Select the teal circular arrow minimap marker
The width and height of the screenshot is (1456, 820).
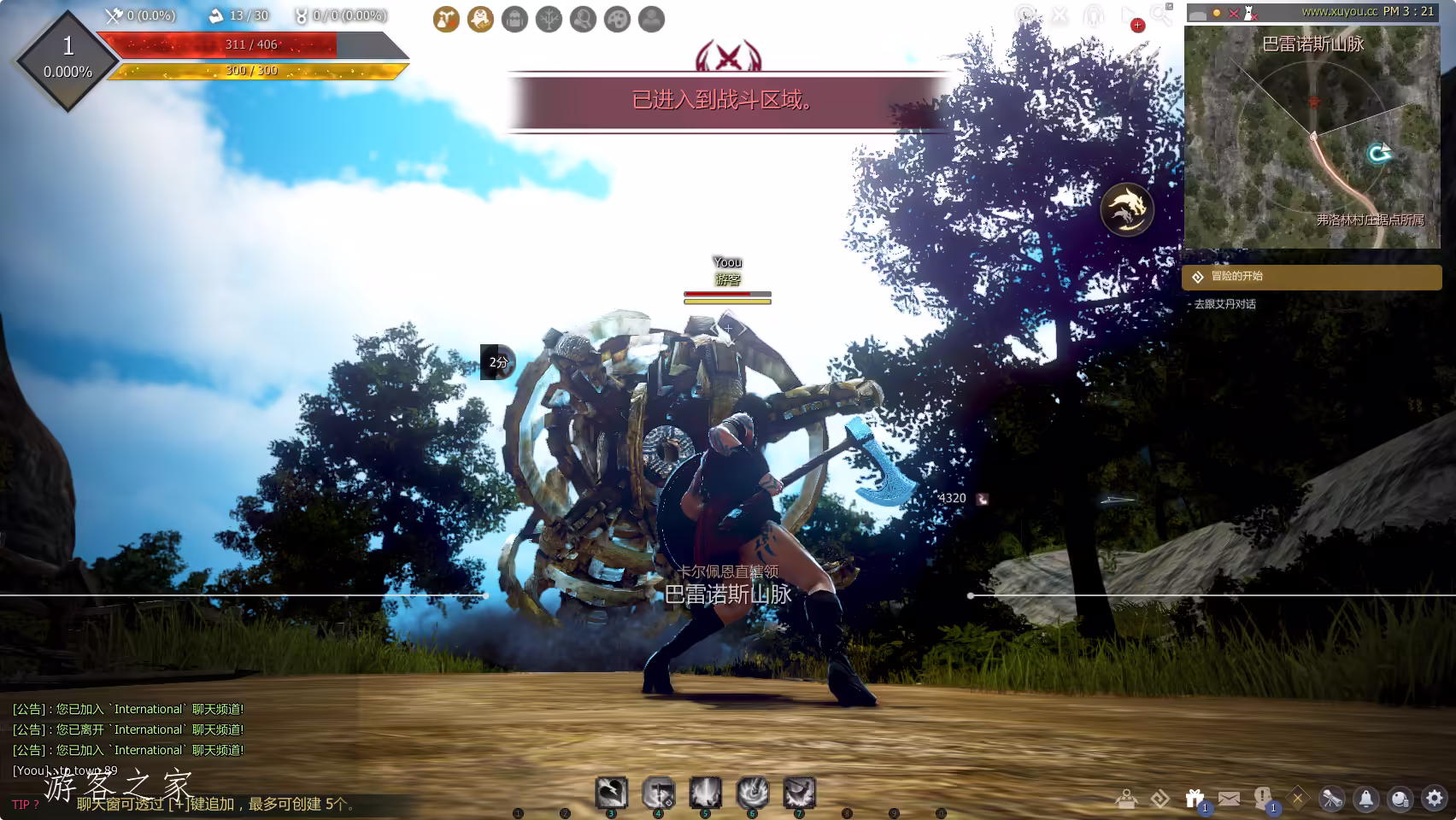click(x=1377, y=154)
